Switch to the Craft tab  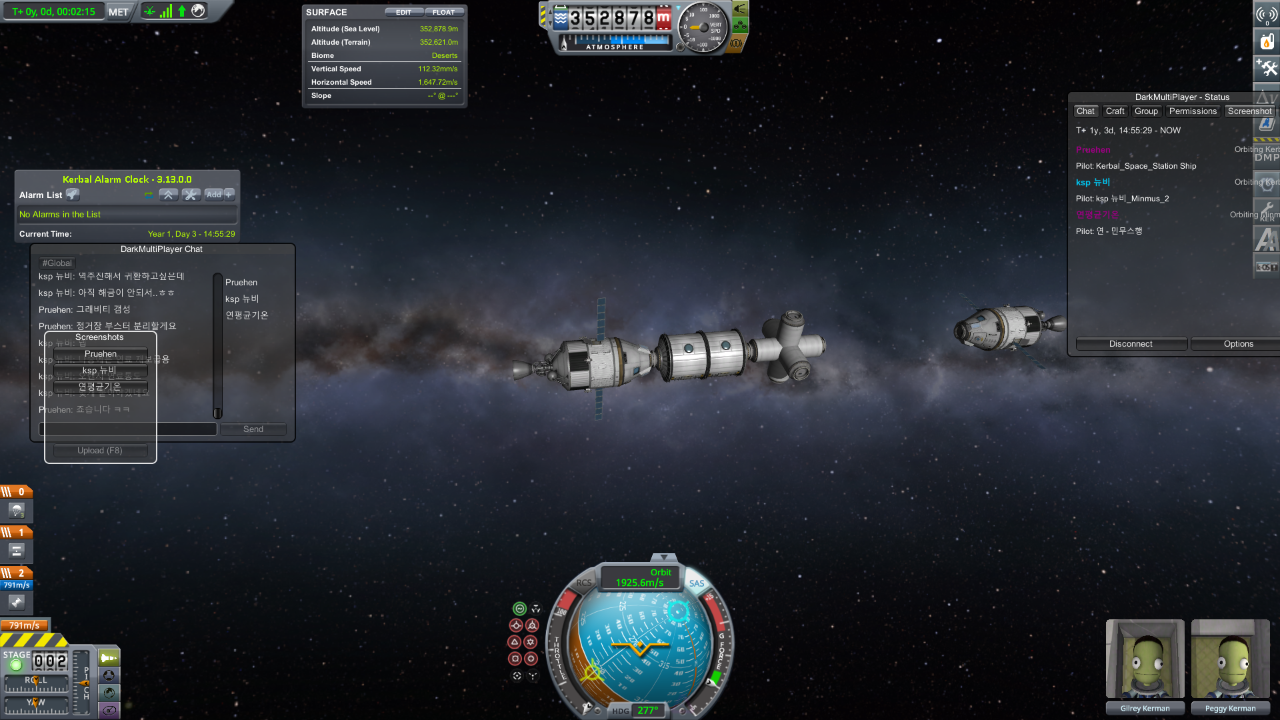tap(1115, 111)
